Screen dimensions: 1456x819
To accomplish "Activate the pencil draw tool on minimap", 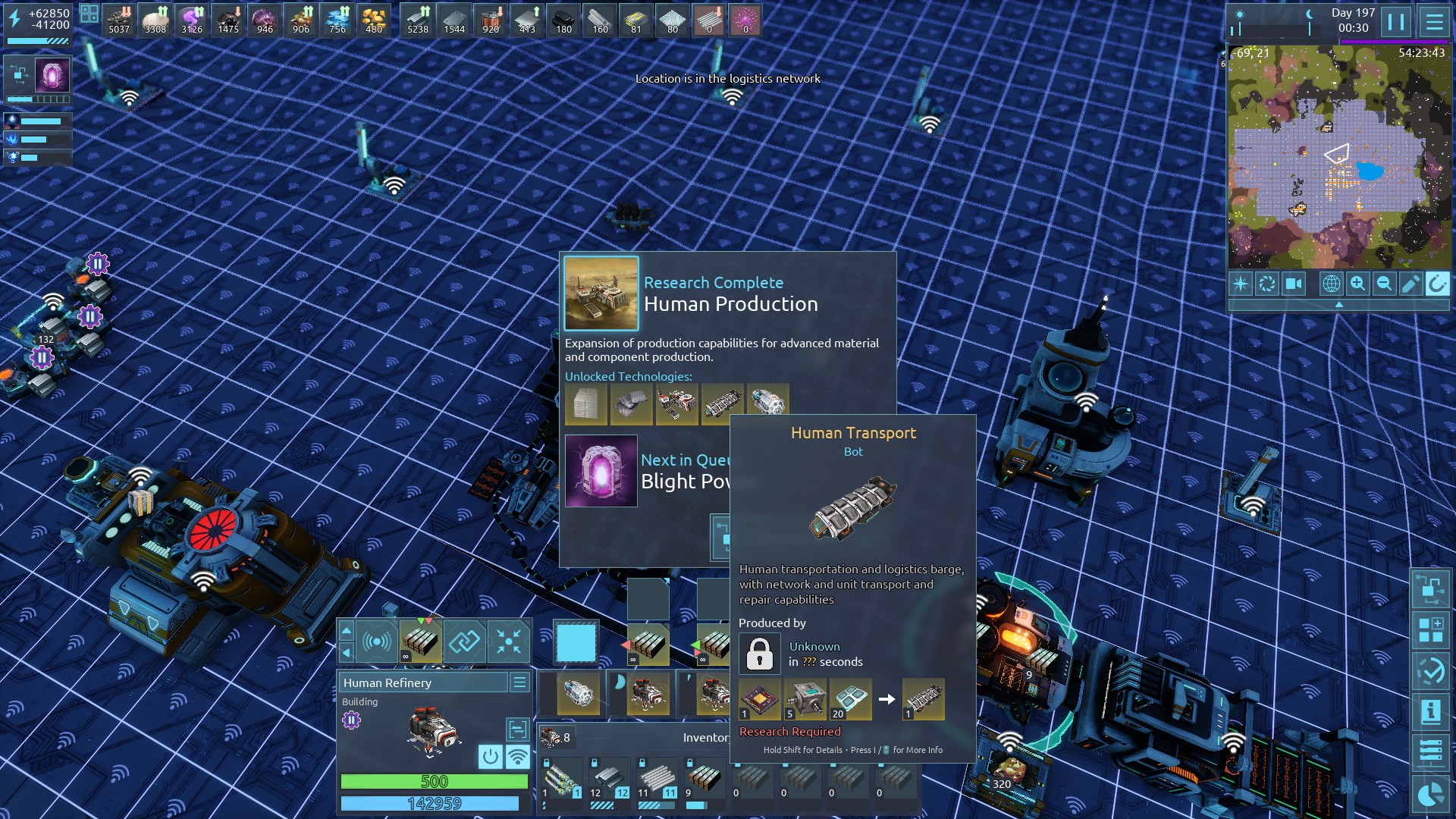I will 1410,284.
